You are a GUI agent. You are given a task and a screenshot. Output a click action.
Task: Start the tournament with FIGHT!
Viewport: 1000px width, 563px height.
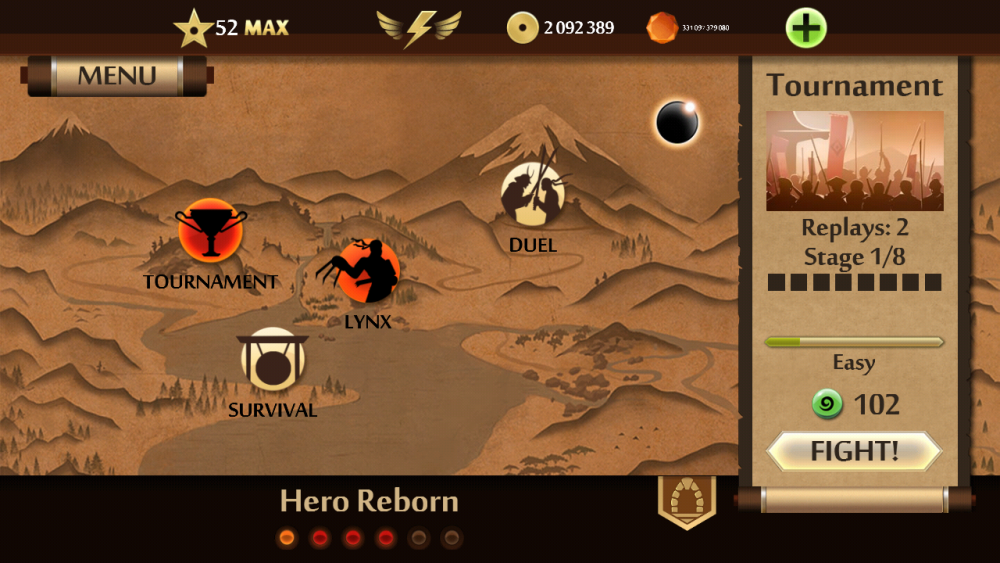pos(854,451)
